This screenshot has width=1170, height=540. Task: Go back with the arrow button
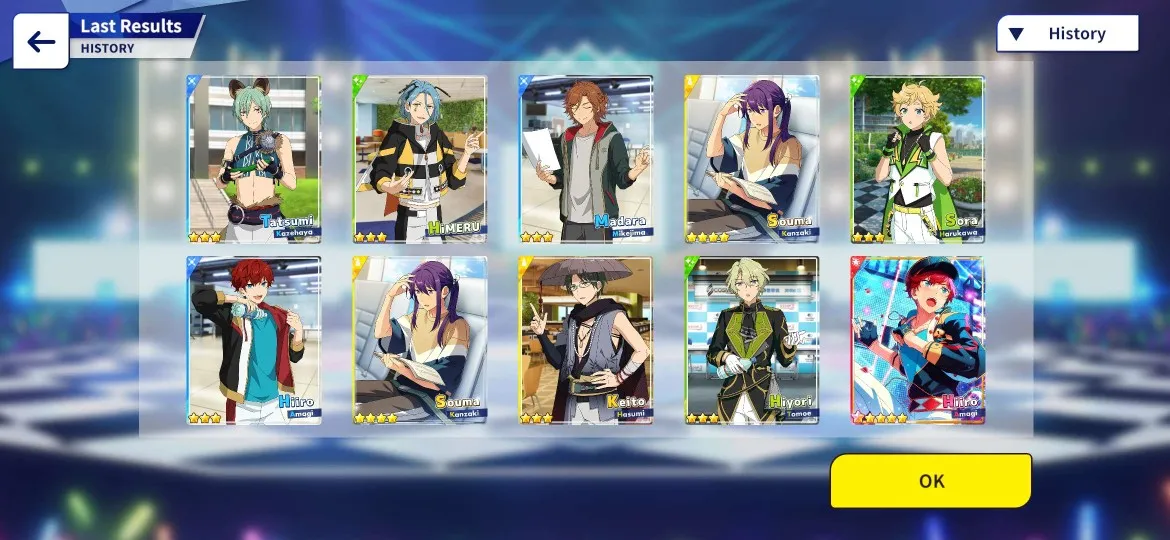[41, 41]
